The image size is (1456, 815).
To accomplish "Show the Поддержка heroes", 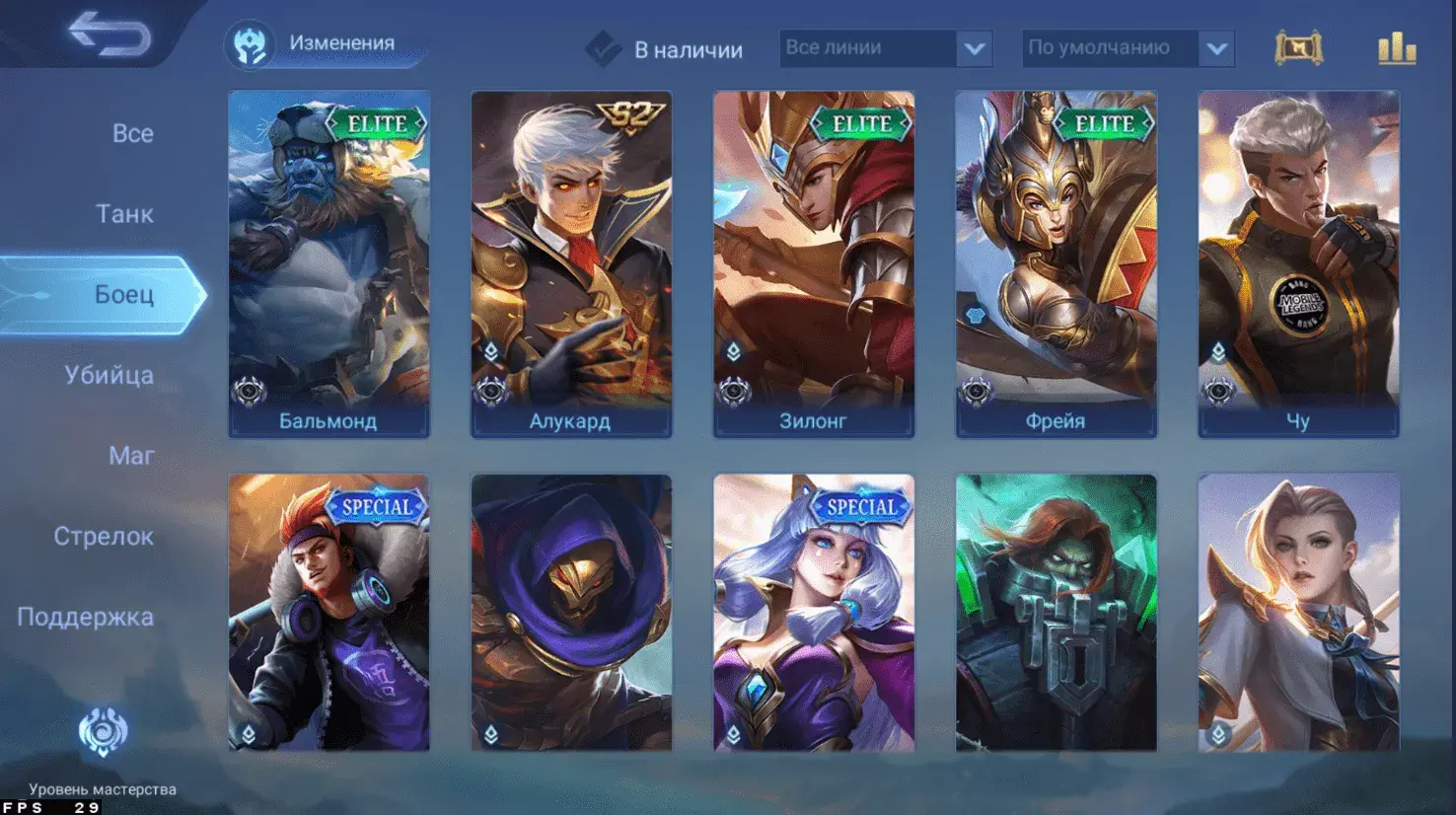I will 86,617.
